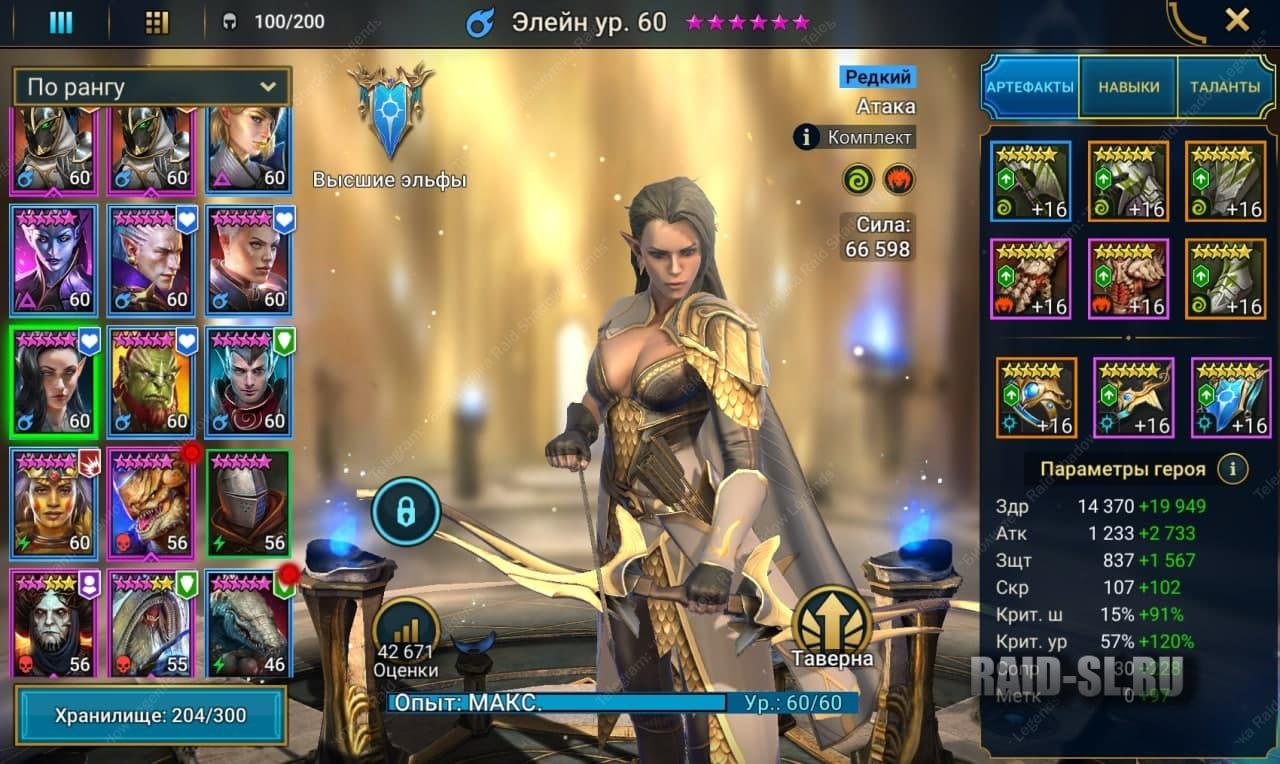
Task: Show Комплект set info
Action: coord(854,137)
